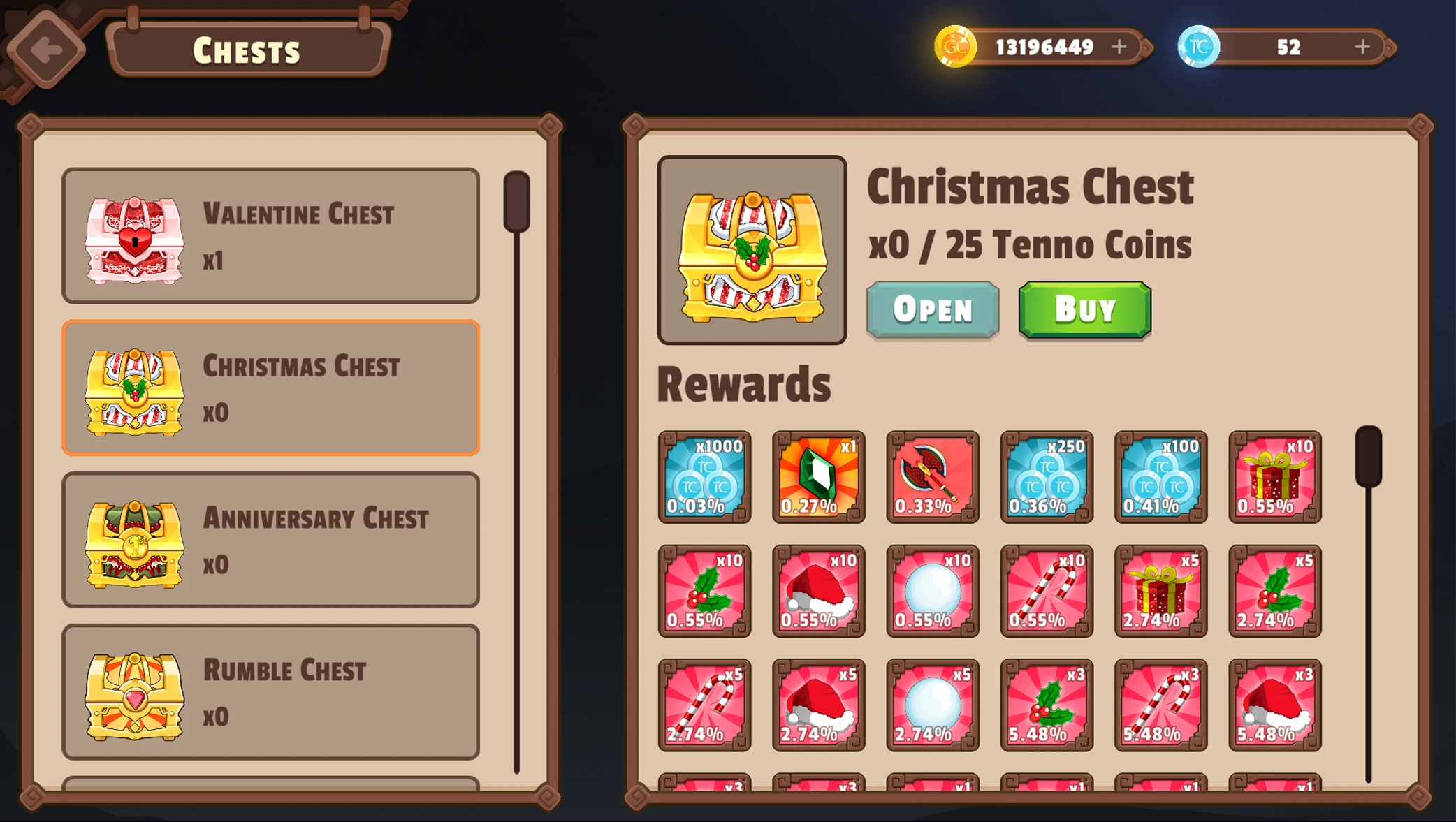Click the Tenno Coin currency icon
The image size is (1456, 822).
click(1201, 47)
